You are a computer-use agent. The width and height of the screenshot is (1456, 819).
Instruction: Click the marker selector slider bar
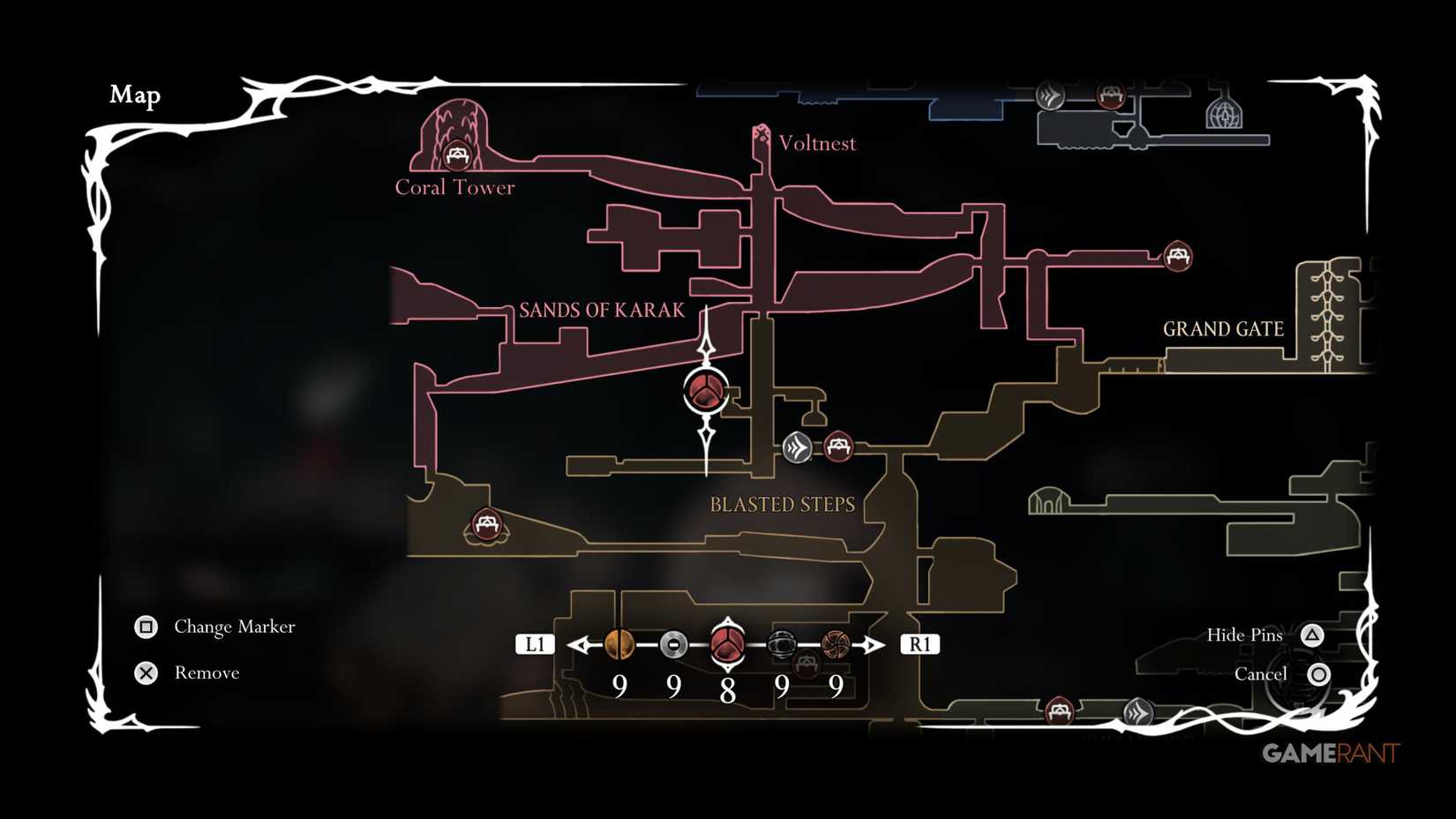(x=726, y=644)
